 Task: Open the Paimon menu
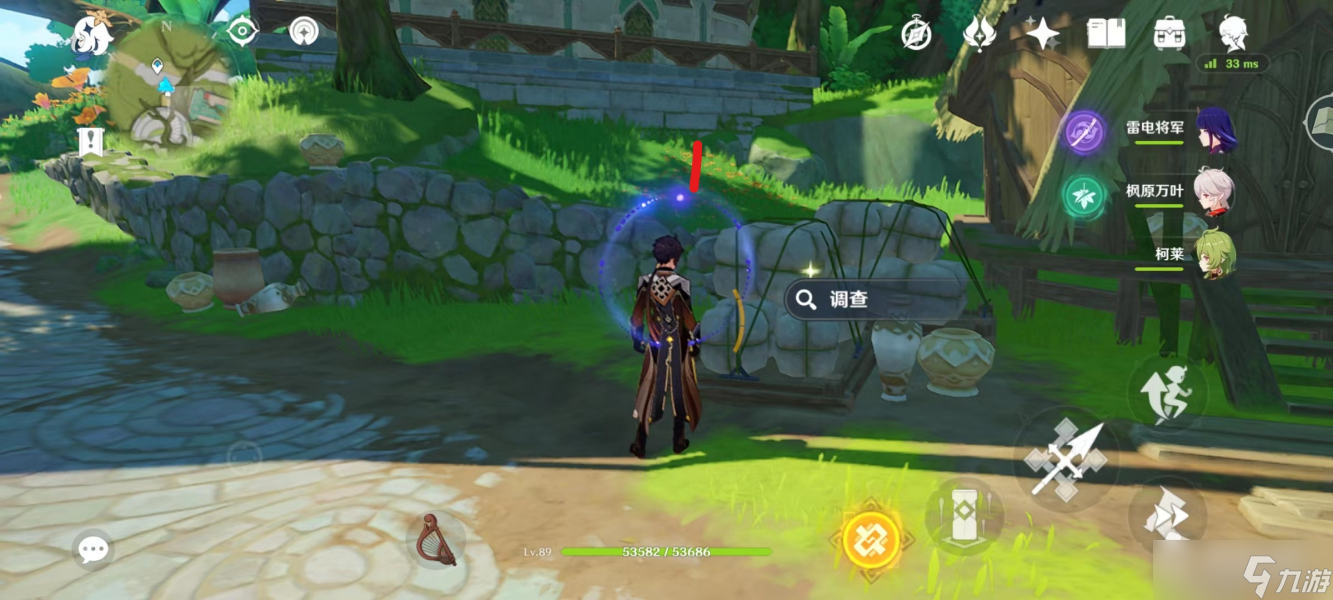tap(91, 35)
